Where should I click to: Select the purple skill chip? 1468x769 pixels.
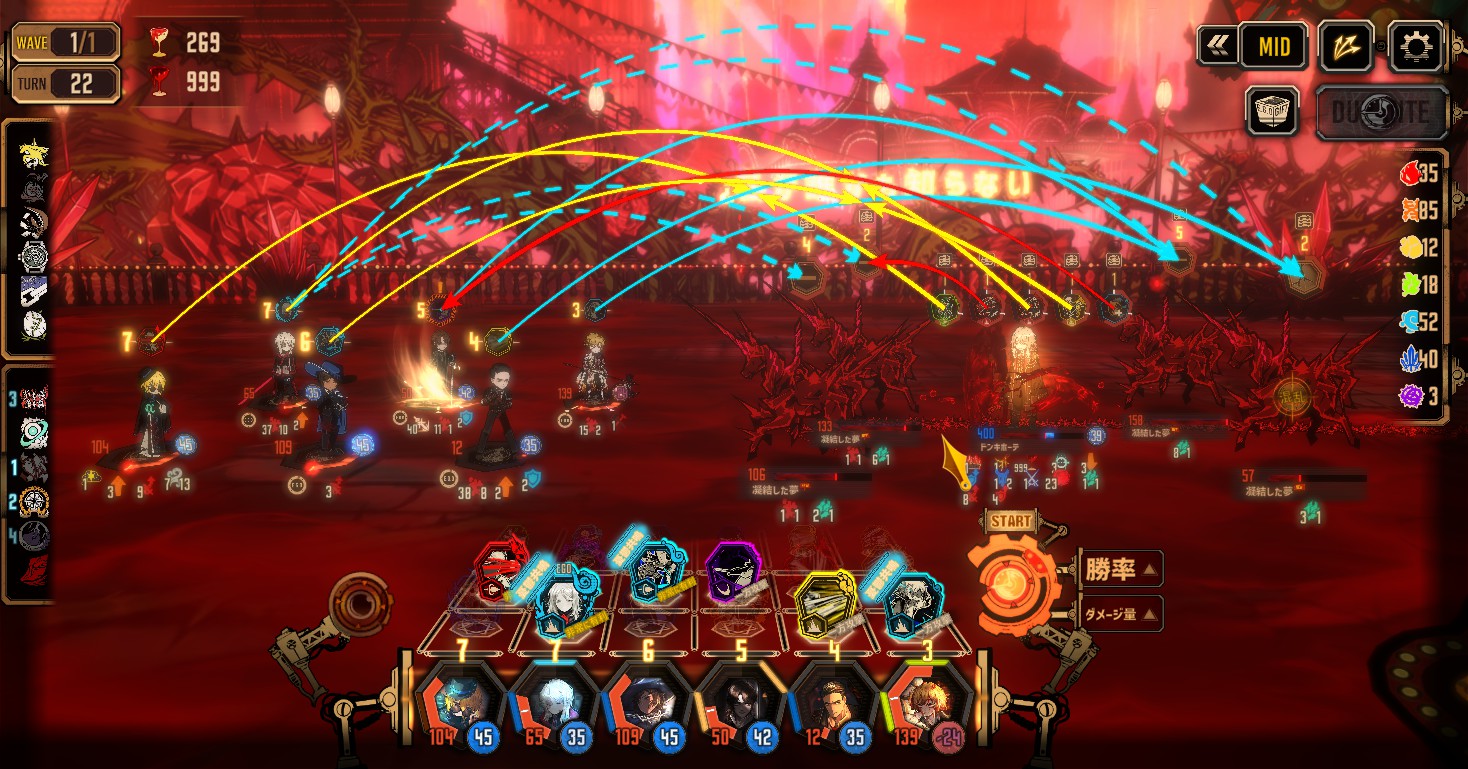tap(737, 575)
